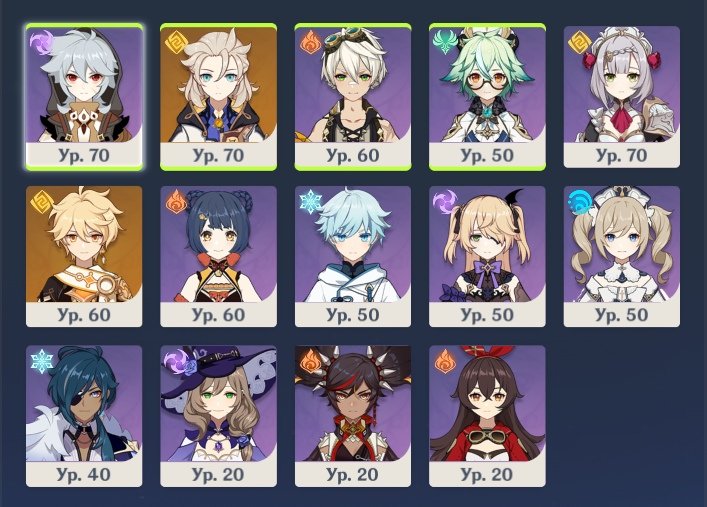707x507 pixels.
Task: Select Sucrose with green hair and glasses
Action: [x=487, y=96]
